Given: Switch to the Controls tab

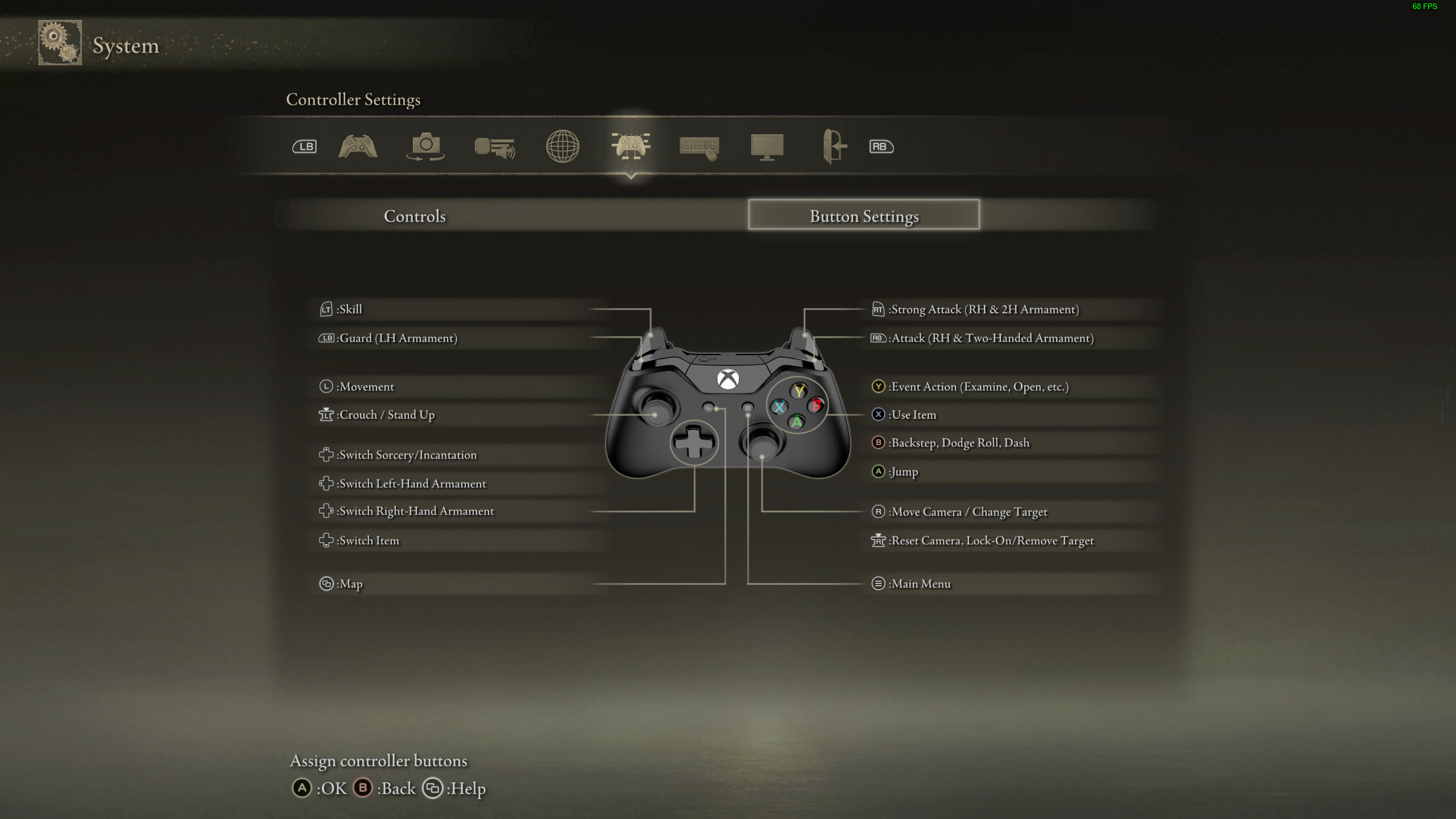Looking at the screenshot, I should point(415,216).
